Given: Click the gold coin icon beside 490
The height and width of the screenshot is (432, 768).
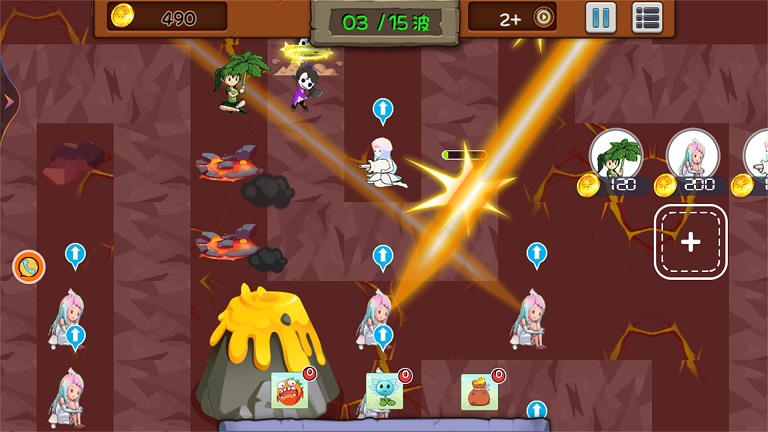Looking at the screenshot, I should (x=123, y=17).
